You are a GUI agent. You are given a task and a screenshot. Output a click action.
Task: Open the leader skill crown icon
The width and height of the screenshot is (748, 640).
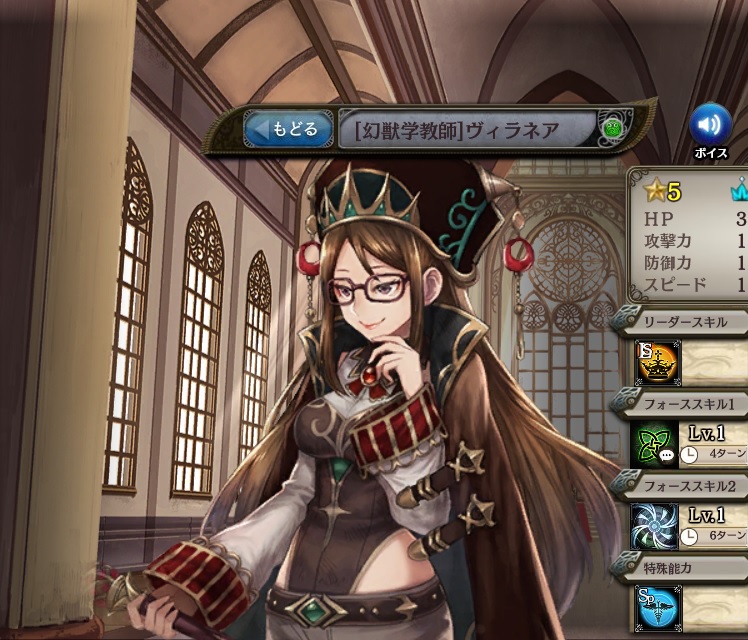click(x=655, y=361)
